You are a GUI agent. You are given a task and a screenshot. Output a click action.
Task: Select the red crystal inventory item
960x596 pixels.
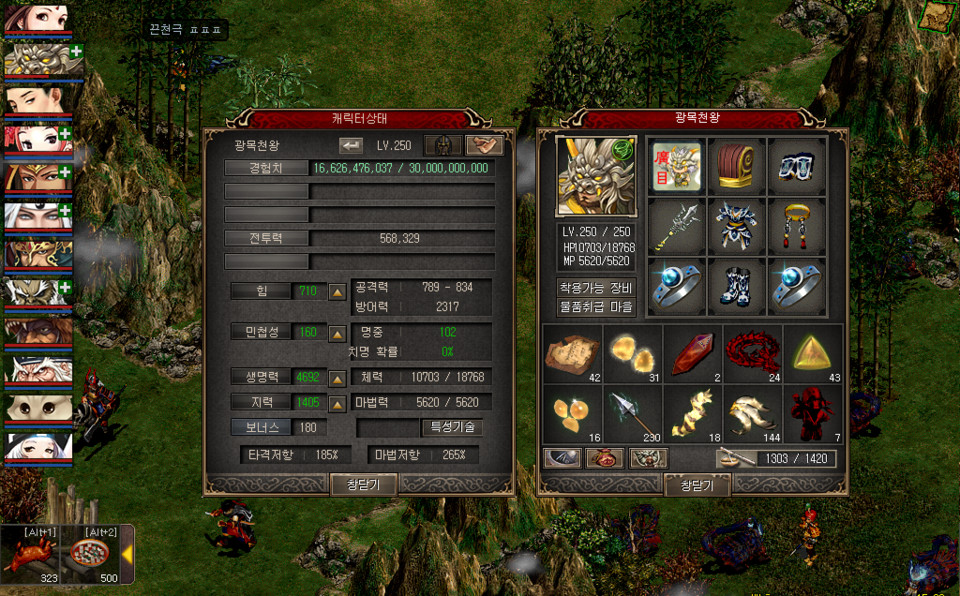click(692, 354)
